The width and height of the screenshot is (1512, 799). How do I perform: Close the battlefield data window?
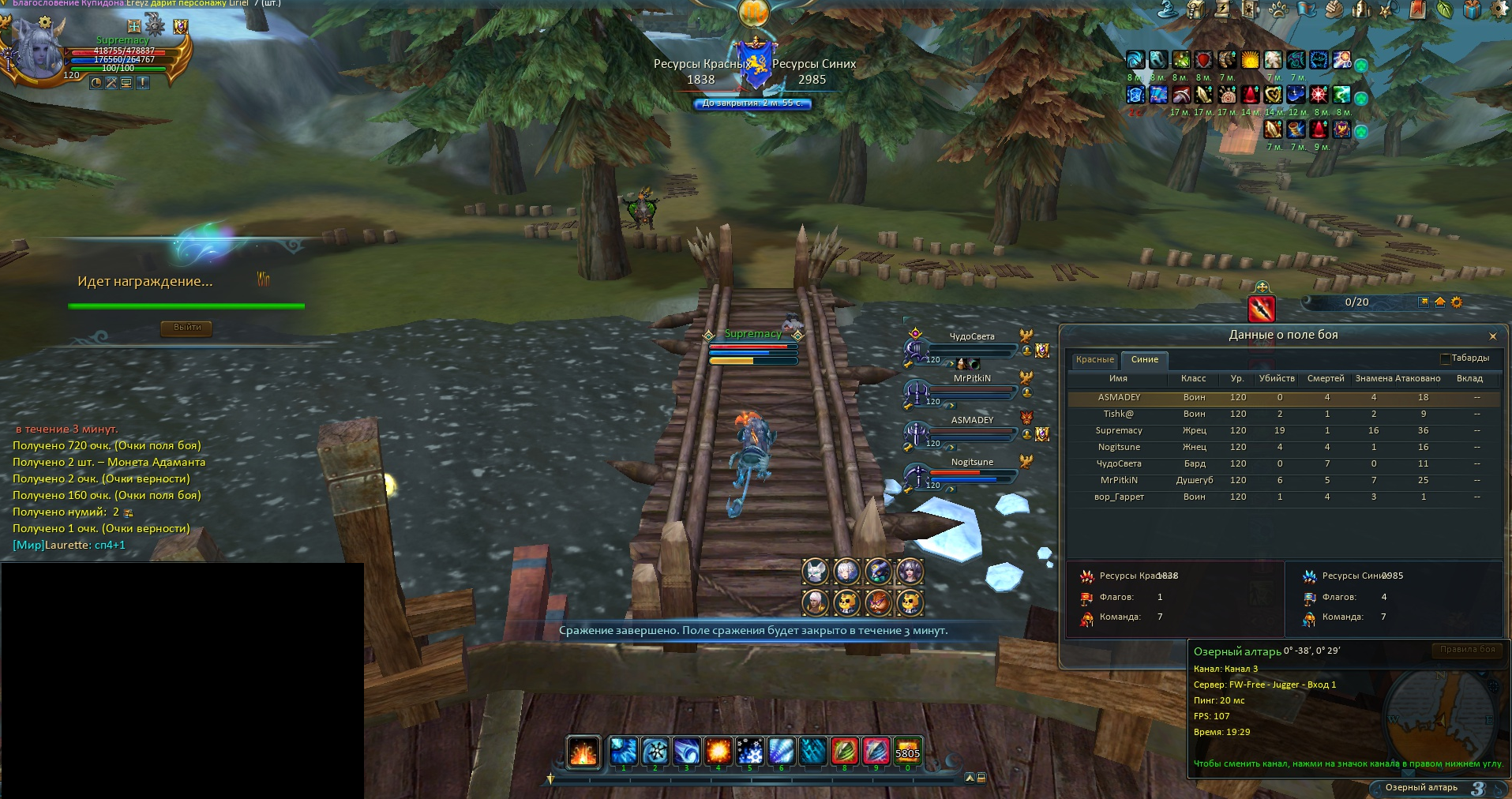(x=1492, y=336)
